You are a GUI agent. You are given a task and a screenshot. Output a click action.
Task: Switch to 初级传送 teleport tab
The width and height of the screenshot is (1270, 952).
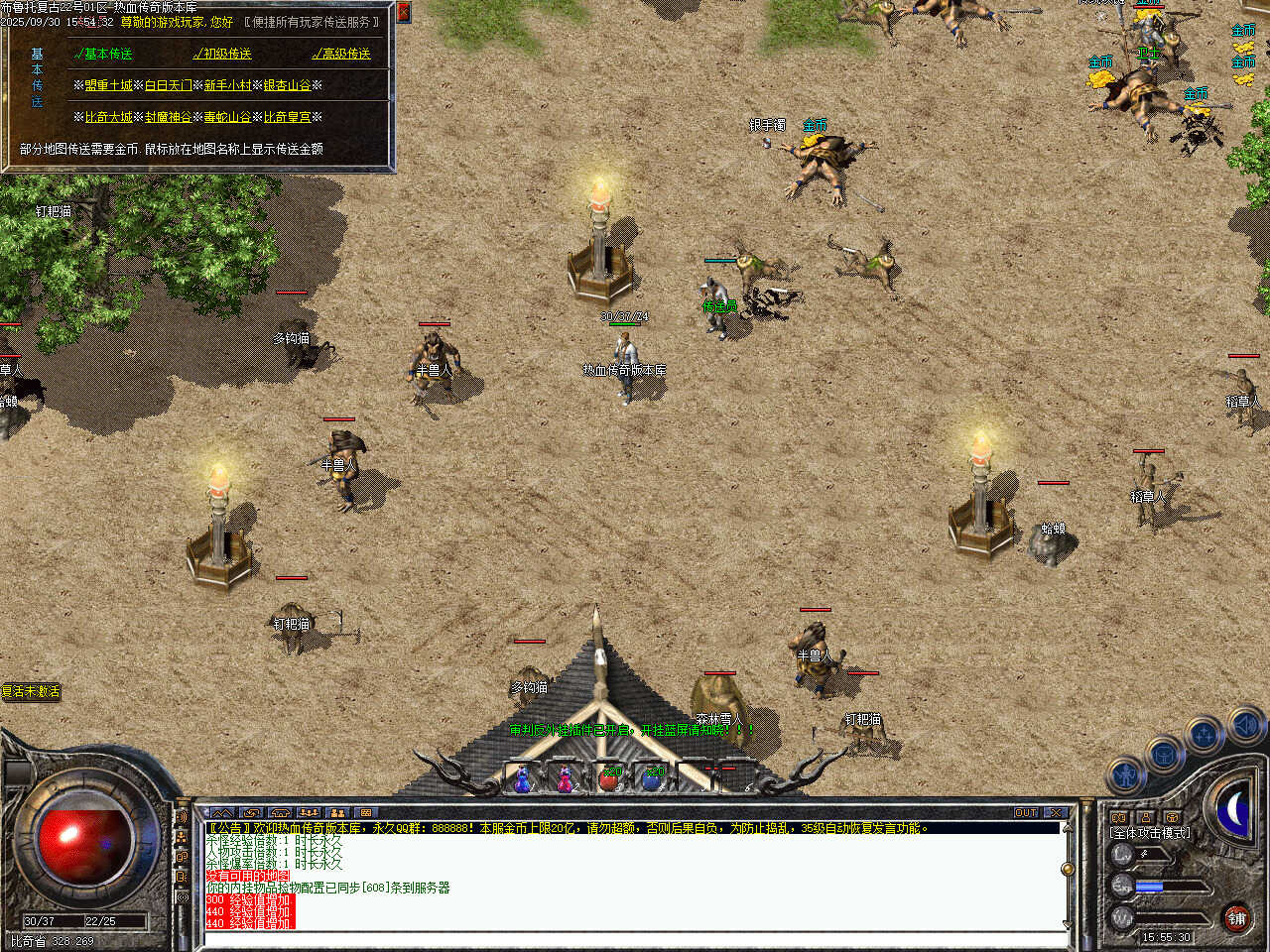point(223,54)
